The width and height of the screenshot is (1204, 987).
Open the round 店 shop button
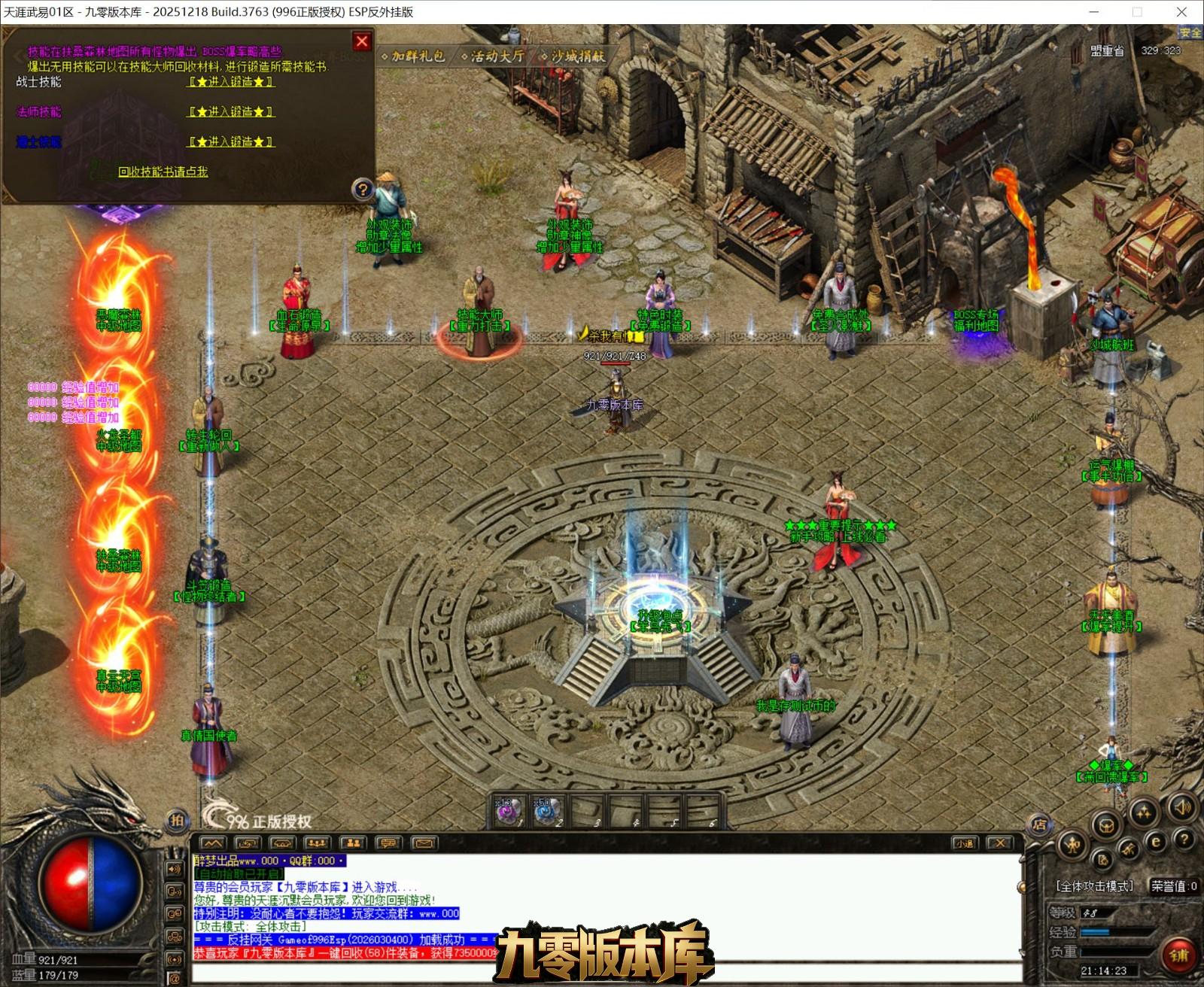[x=1039, y=825]
